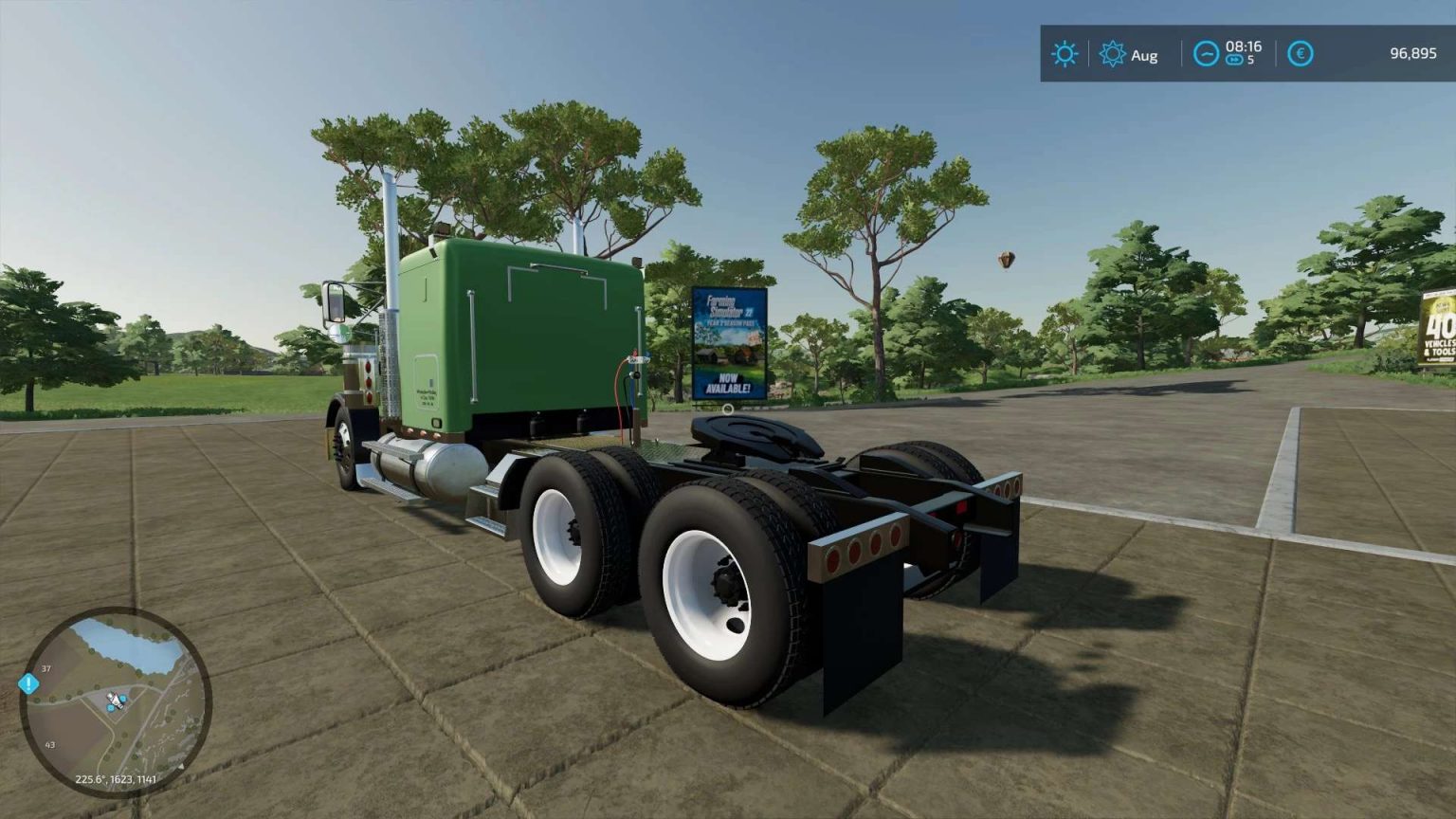This screenshot has width=1456, height=819.
Task: Click field number 43 on the minimap
Action: (50, 744)
